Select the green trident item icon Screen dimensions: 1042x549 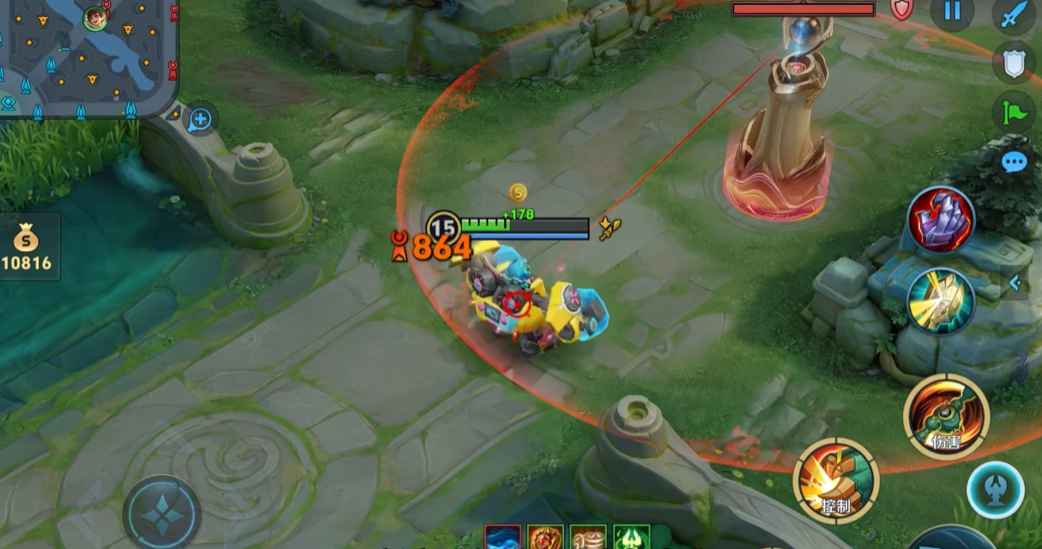coord(632,538)
